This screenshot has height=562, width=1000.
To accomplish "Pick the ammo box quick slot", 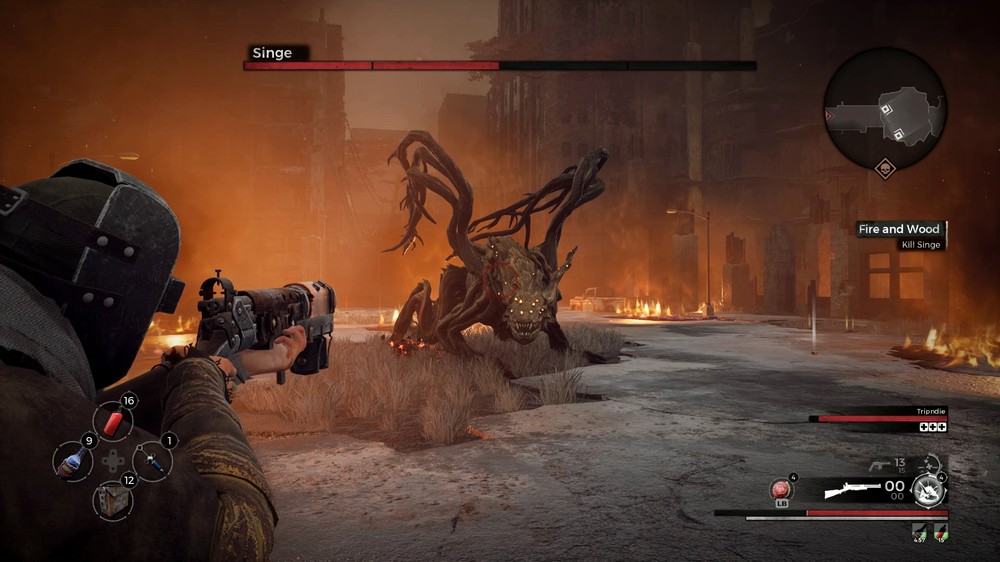I will click(112, 500).
